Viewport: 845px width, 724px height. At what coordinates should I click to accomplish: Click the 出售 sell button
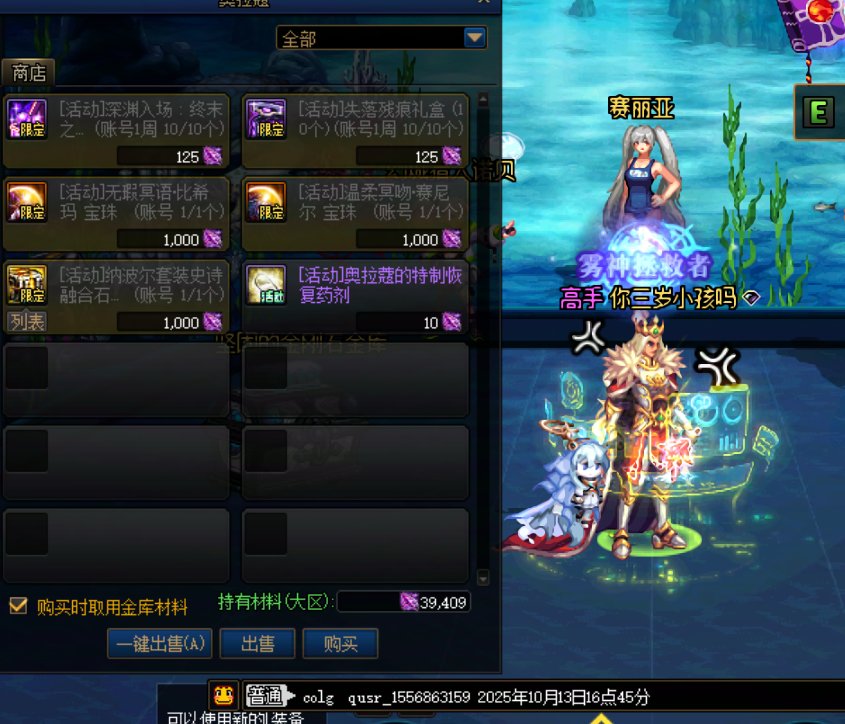click(x=258, y=644)
